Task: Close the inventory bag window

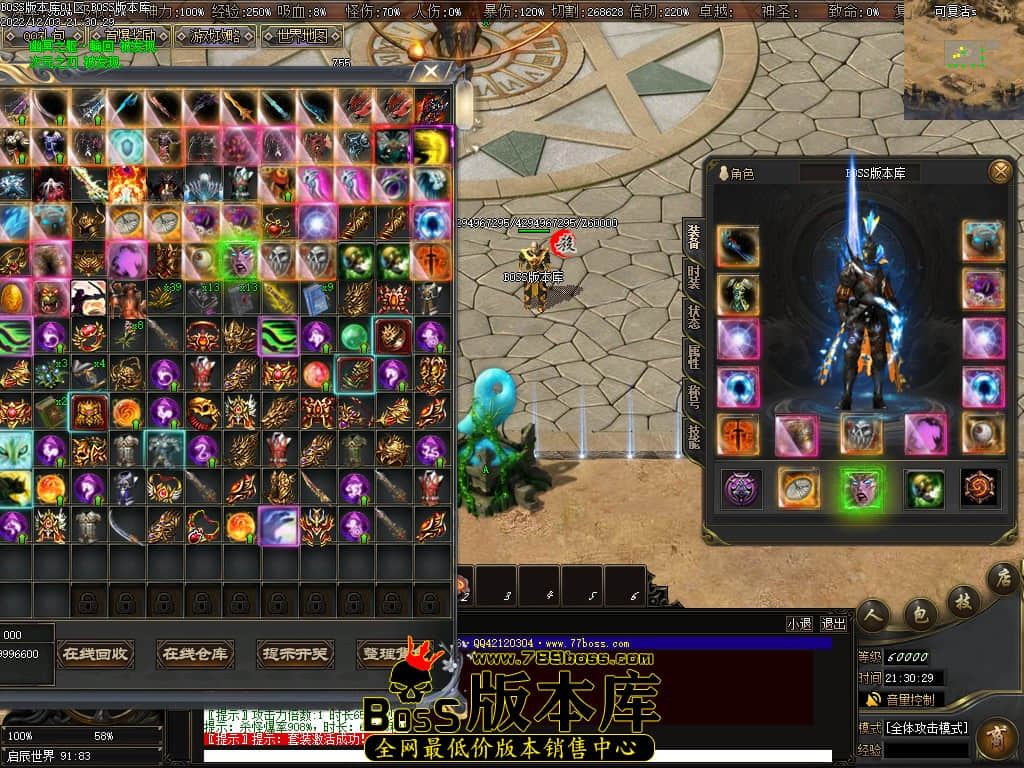Action: (x=431, y=71)
